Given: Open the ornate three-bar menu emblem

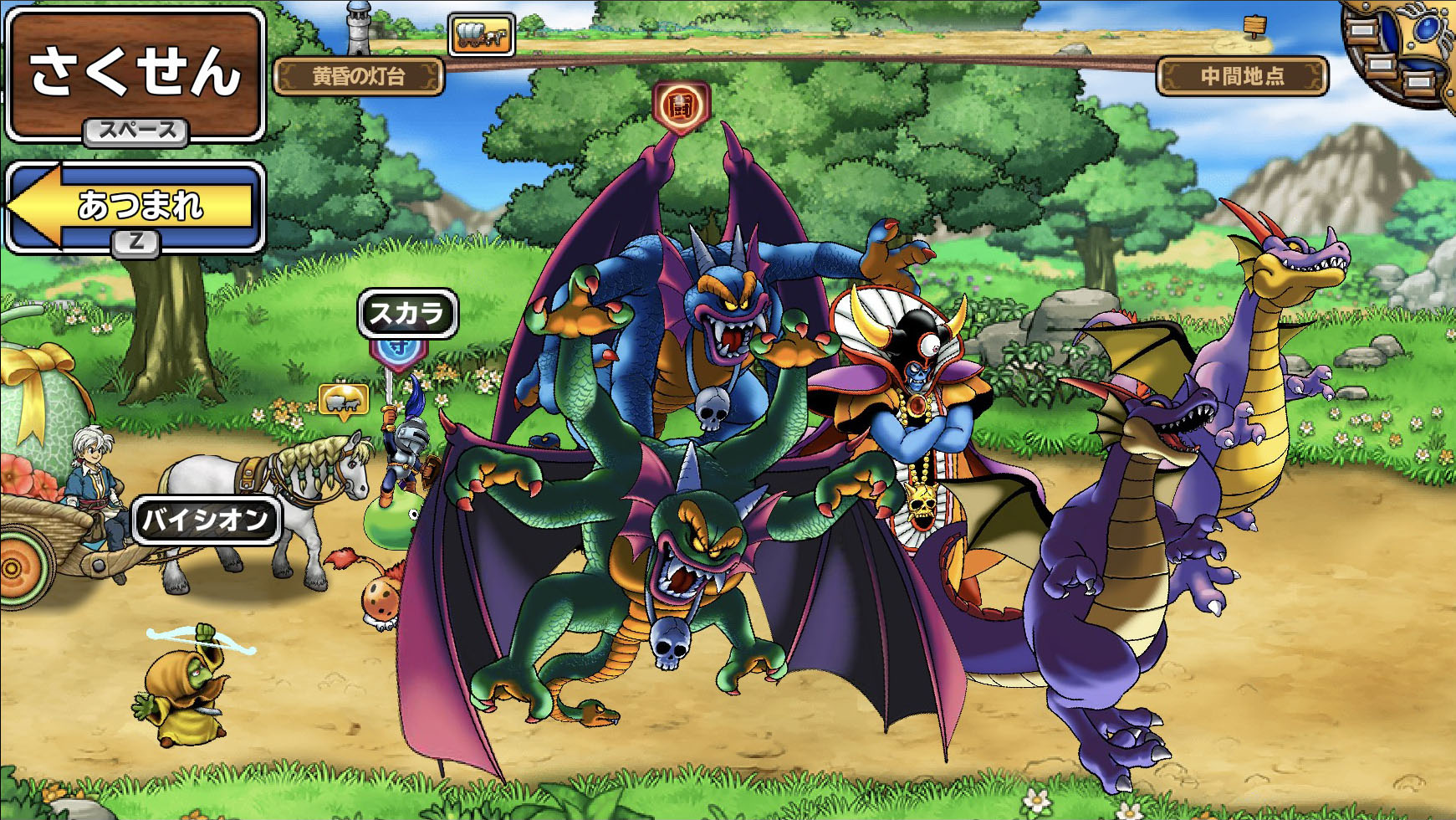Looking at the screenshot, I should [1399, 52].
